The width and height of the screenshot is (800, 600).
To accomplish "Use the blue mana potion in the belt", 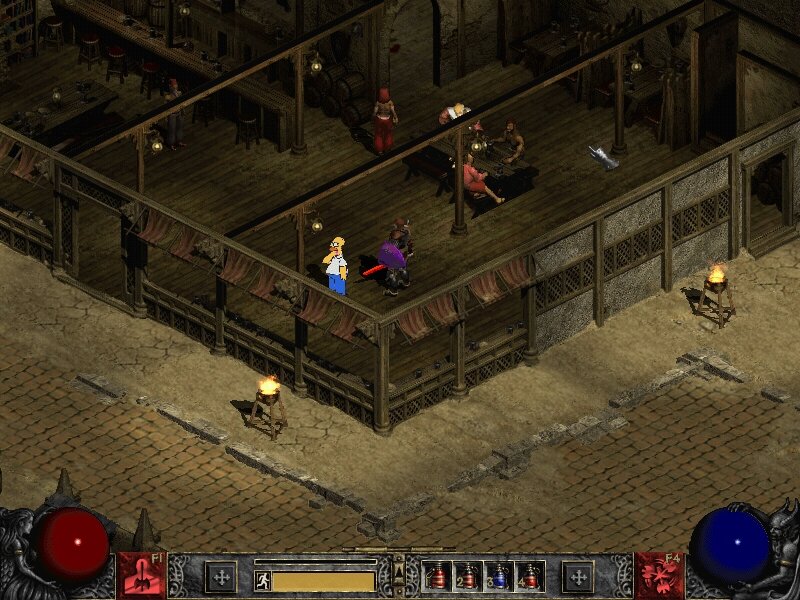I will [x=499, y=577].
